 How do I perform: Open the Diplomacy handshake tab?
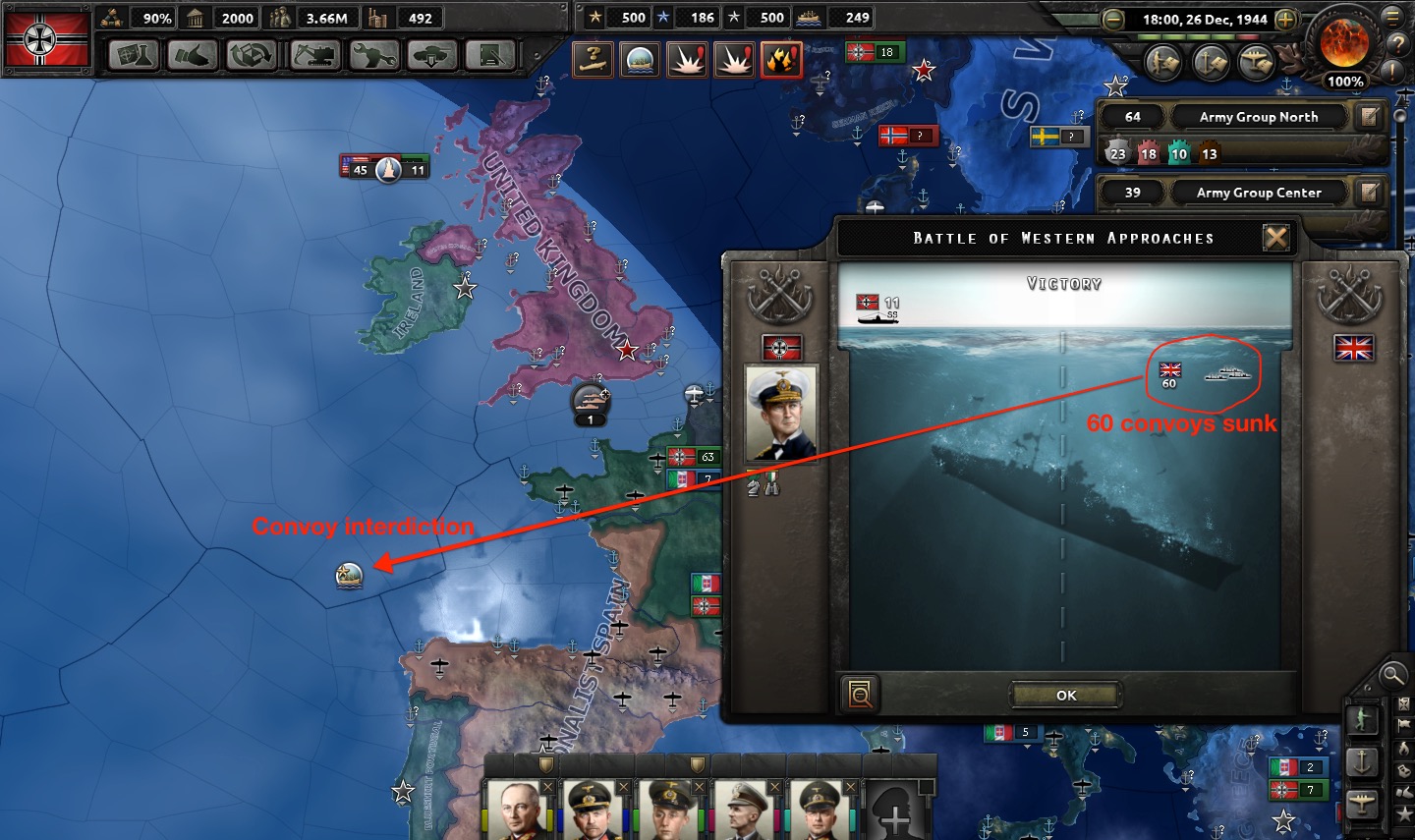(x=193, y=56)
